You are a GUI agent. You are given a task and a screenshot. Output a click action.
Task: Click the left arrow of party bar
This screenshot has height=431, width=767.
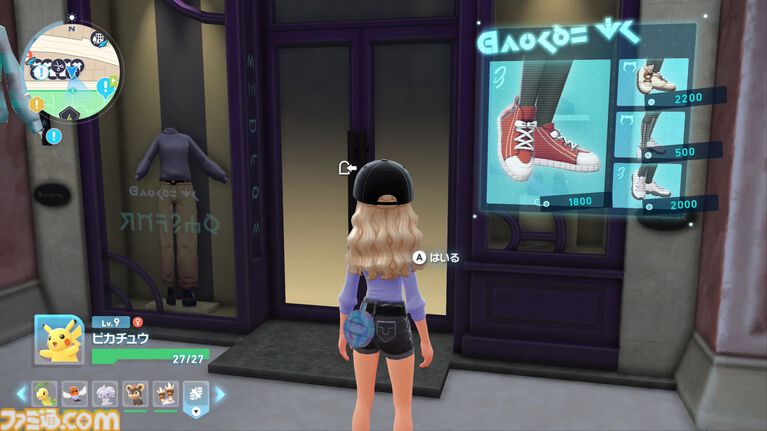(x=19, y=394)
